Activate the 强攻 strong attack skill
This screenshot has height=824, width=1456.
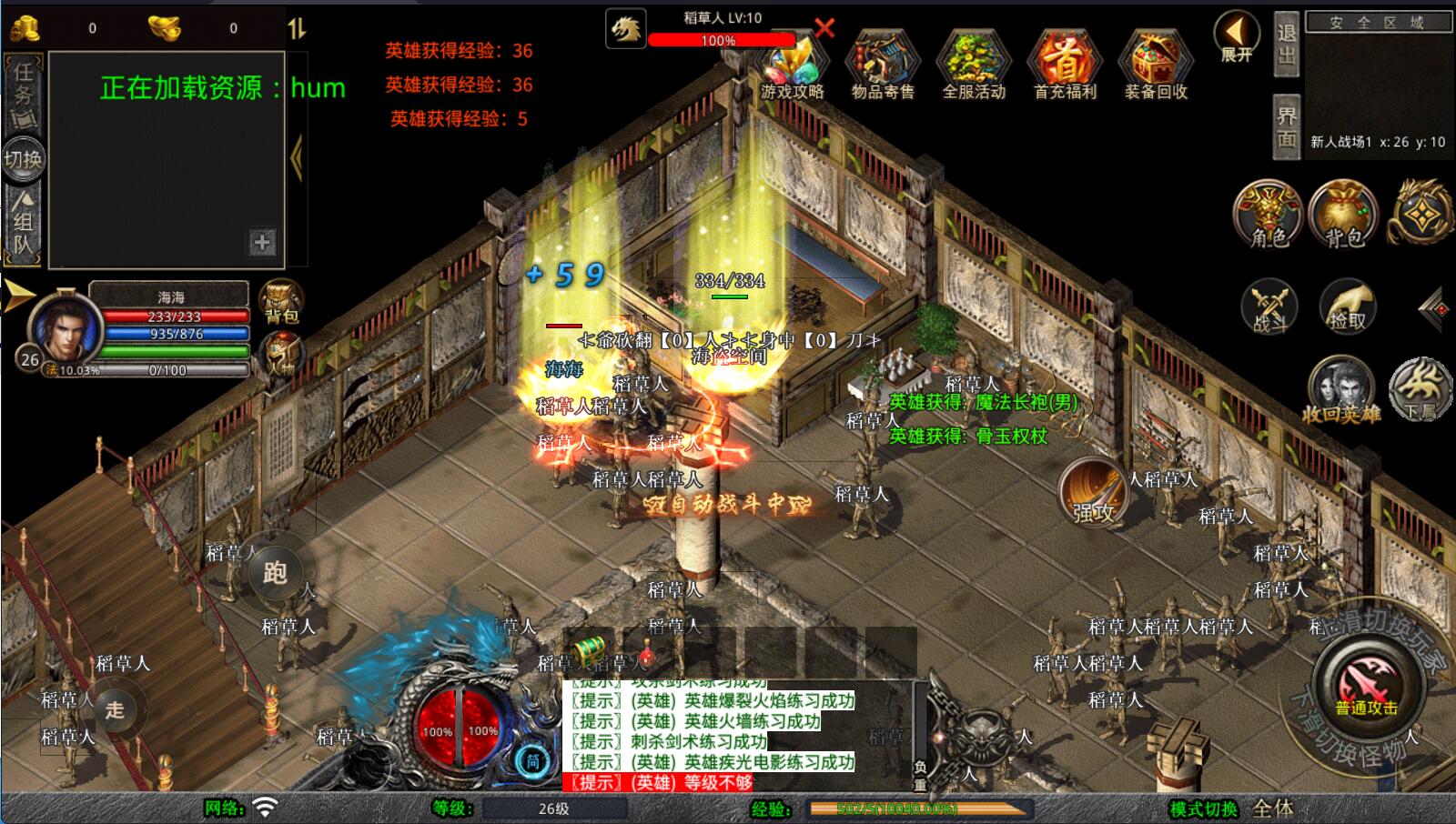coord(1093,492)
